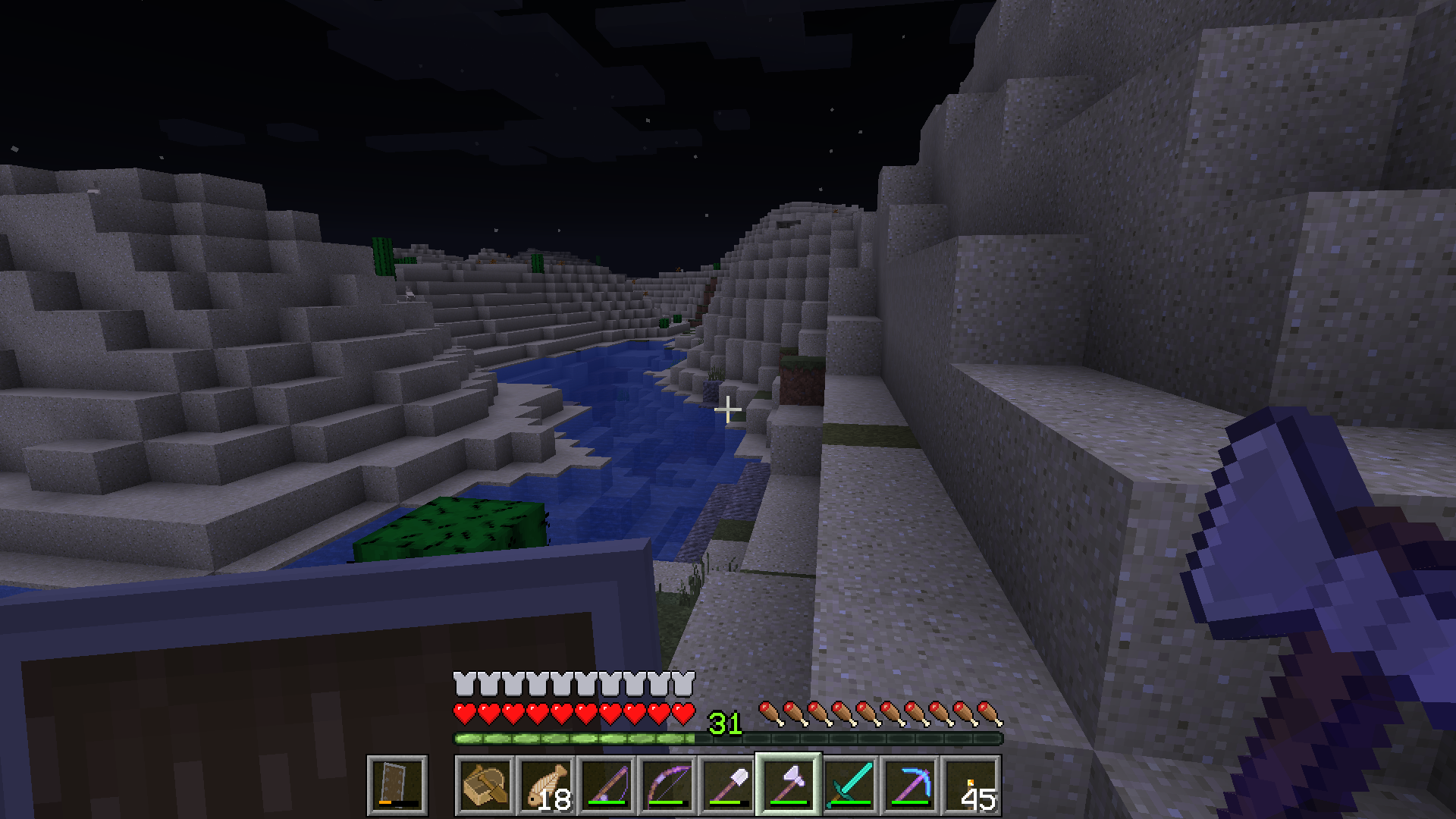The image size is (1456, 819).
Task: Choose the diamond pickaxe hotbar slot
Action: (x=910, y=785)
